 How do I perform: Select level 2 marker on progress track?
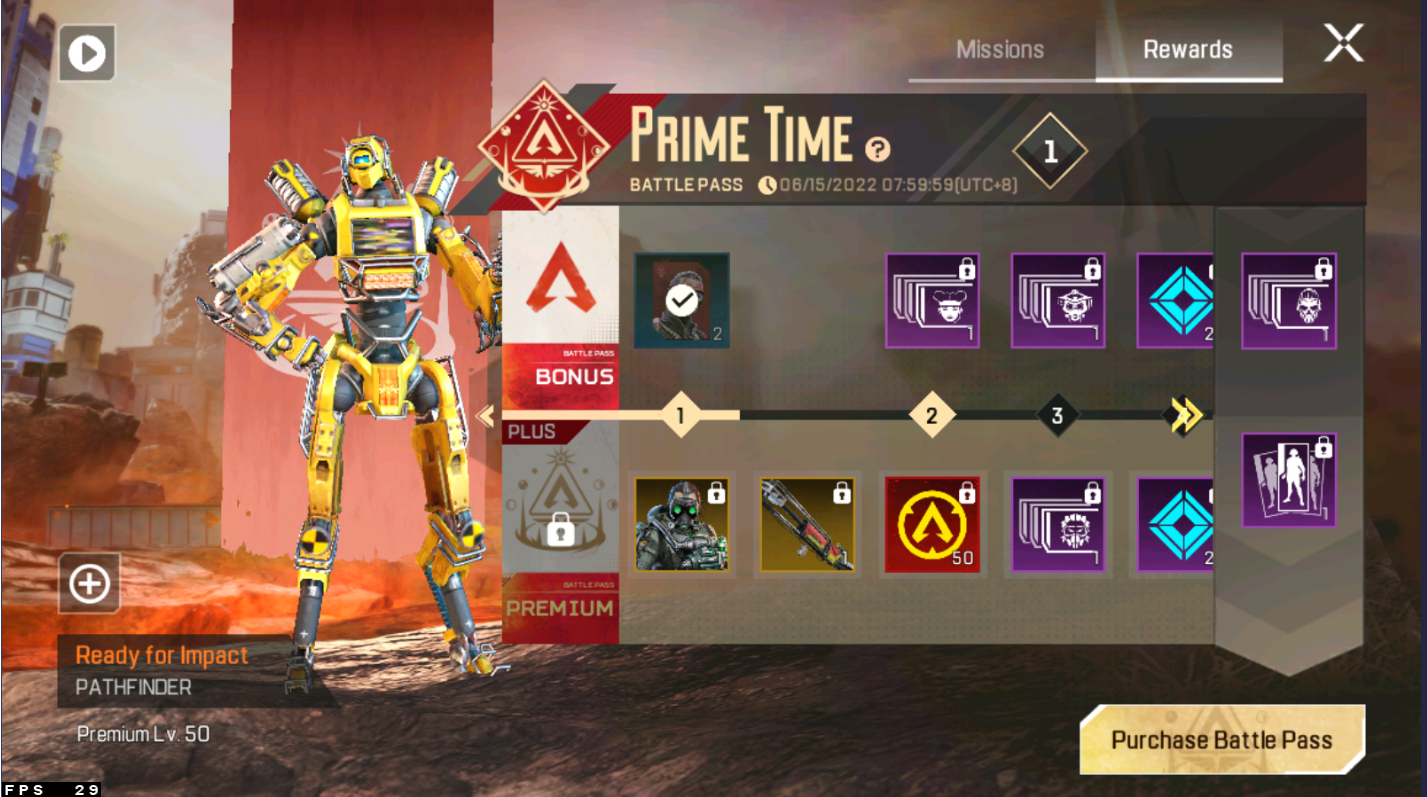pyautogui.click(x=931, y=414)
